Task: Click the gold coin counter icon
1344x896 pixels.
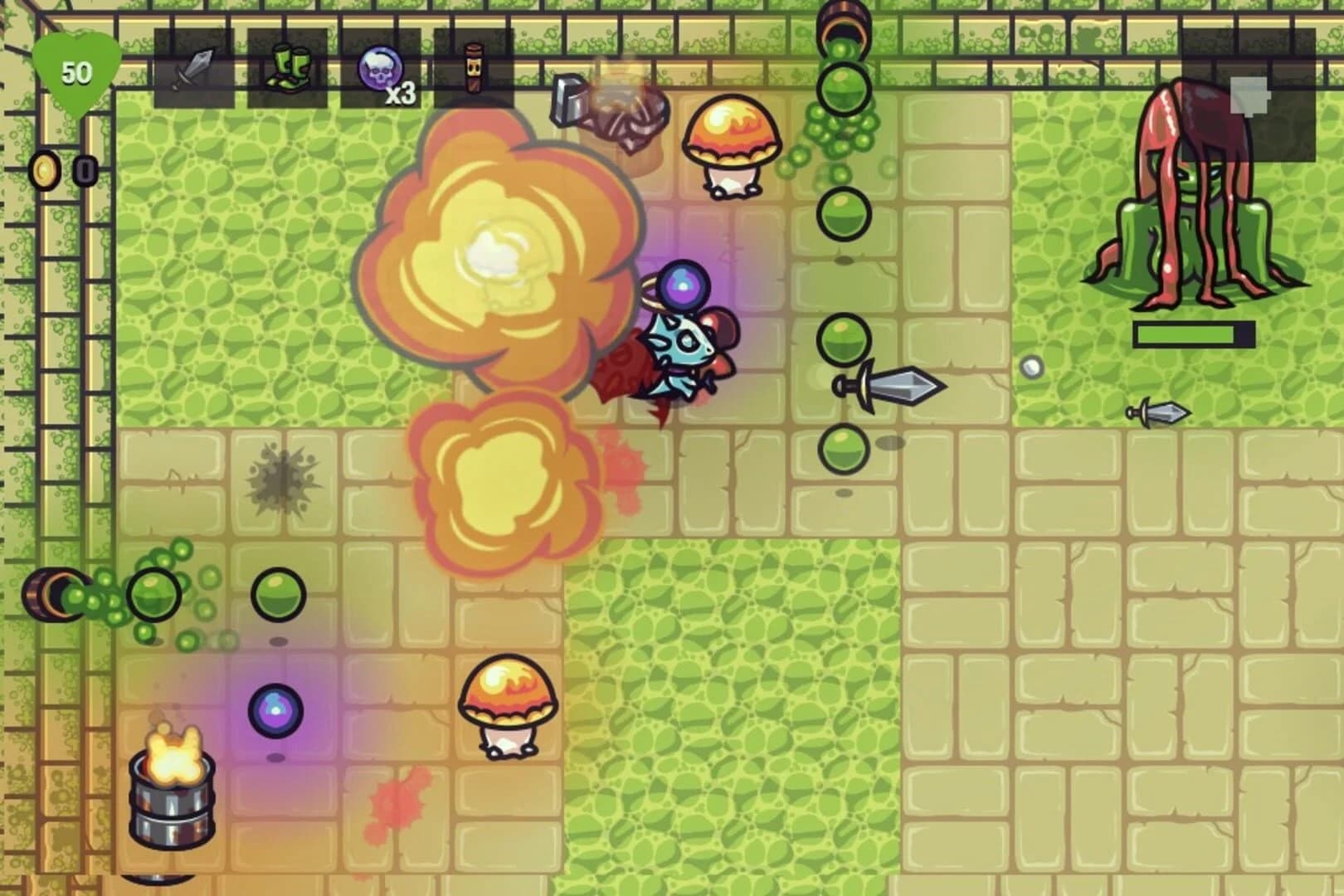Action: [46, 168]
